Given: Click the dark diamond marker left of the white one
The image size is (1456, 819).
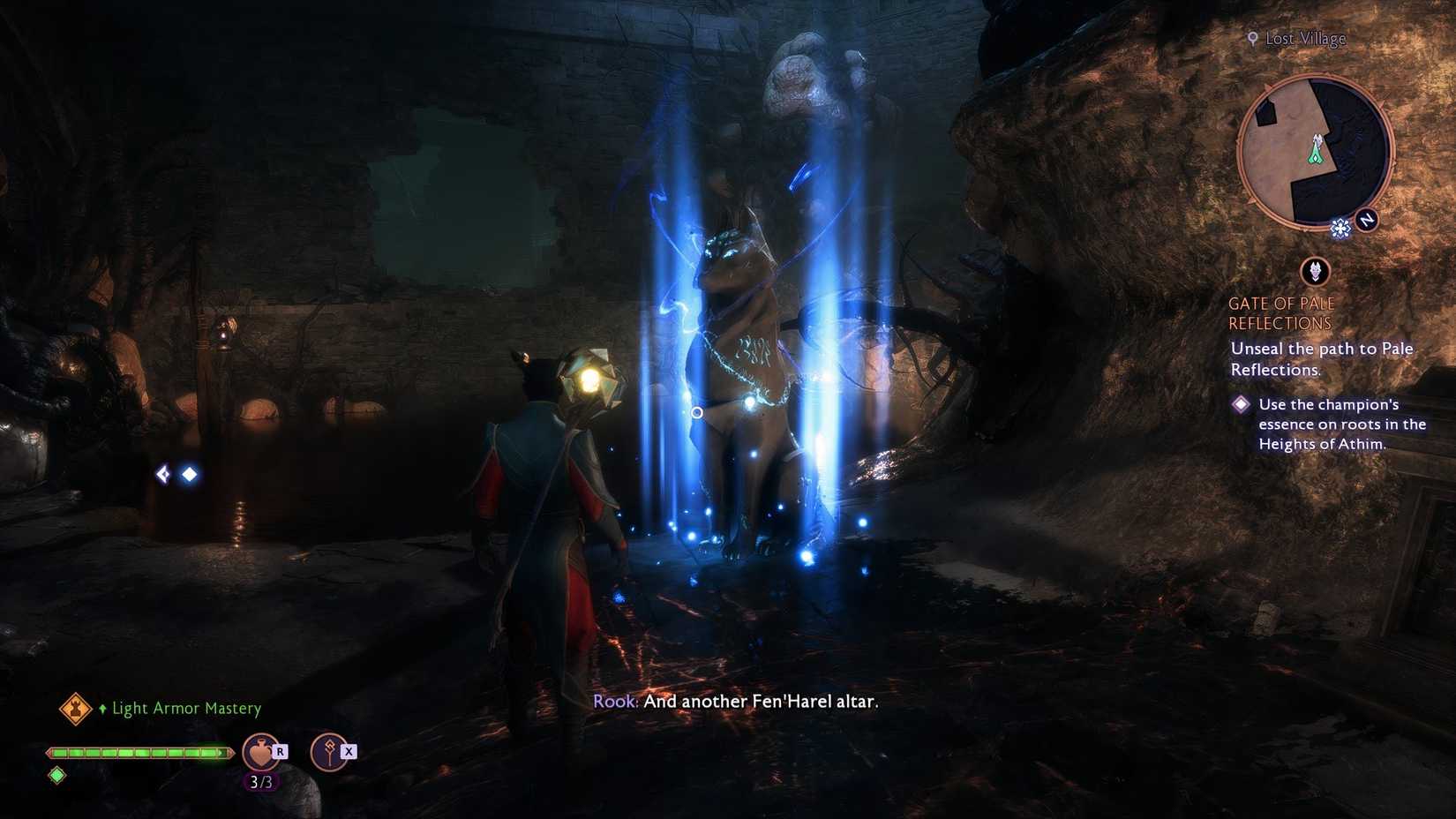Looking at the screenshot, I should pyautogui.click(x=162, y=474).
